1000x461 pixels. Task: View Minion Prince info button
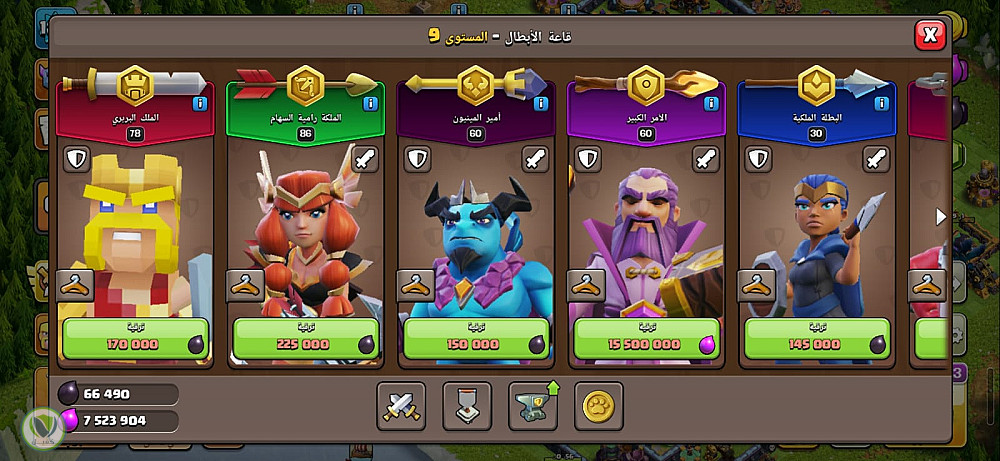tap(540, 103)
